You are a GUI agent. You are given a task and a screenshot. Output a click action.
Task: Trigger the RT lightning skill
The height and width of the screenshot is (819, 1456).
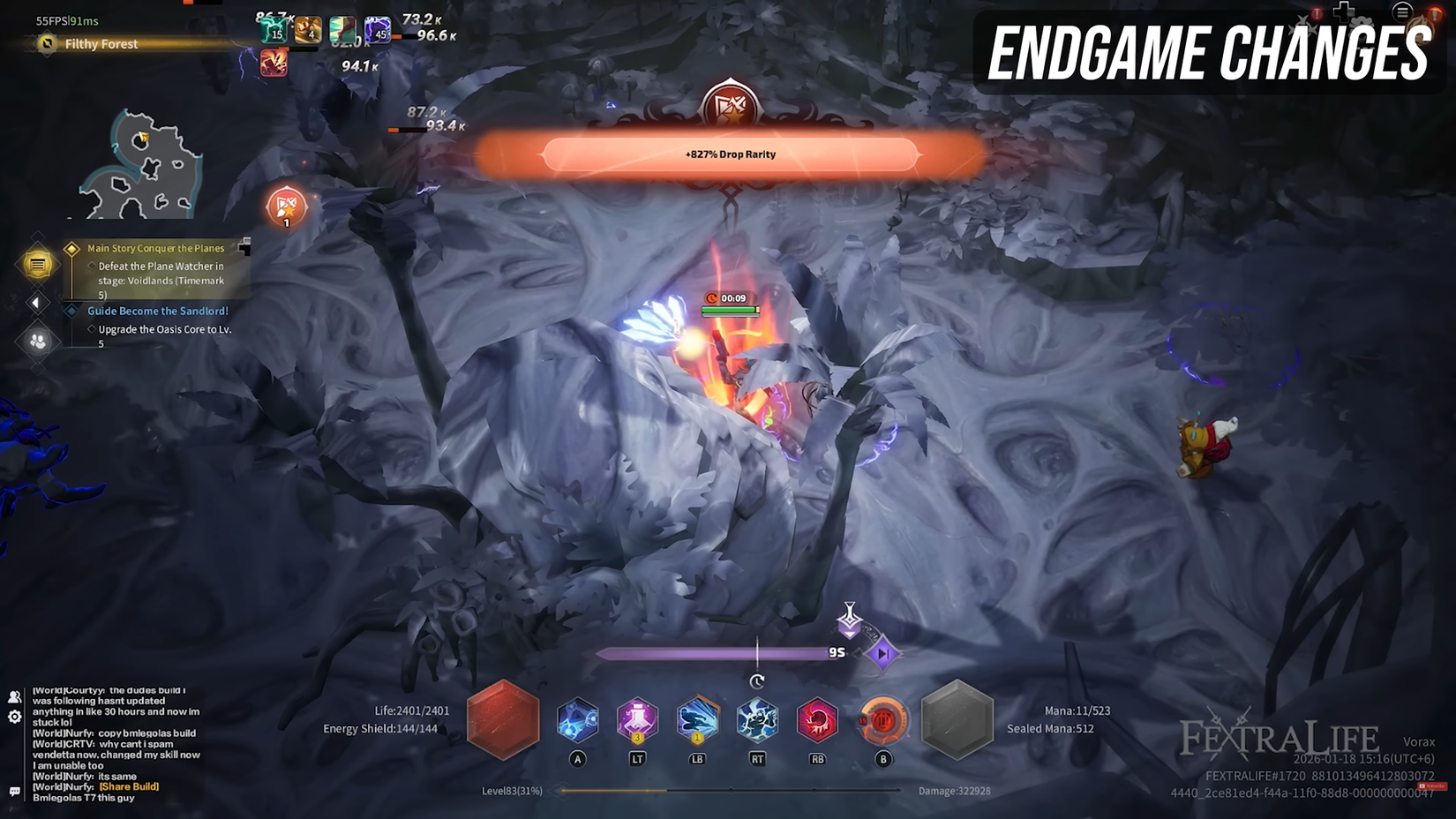(x=756, y=721)
